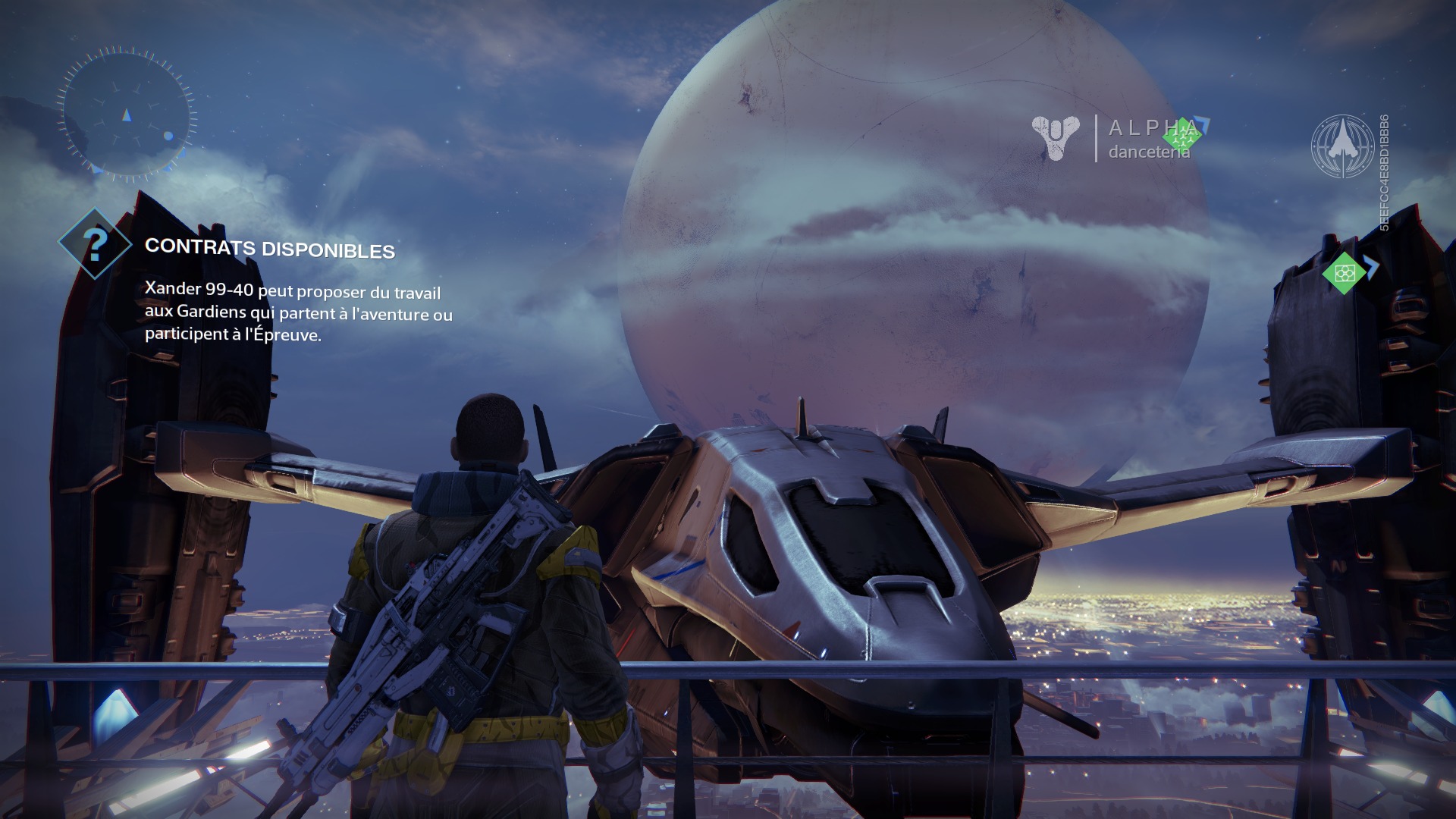Select the green four-circle marker on the tower
Screen dimensions: 1456x819
tap(1343, 272)
